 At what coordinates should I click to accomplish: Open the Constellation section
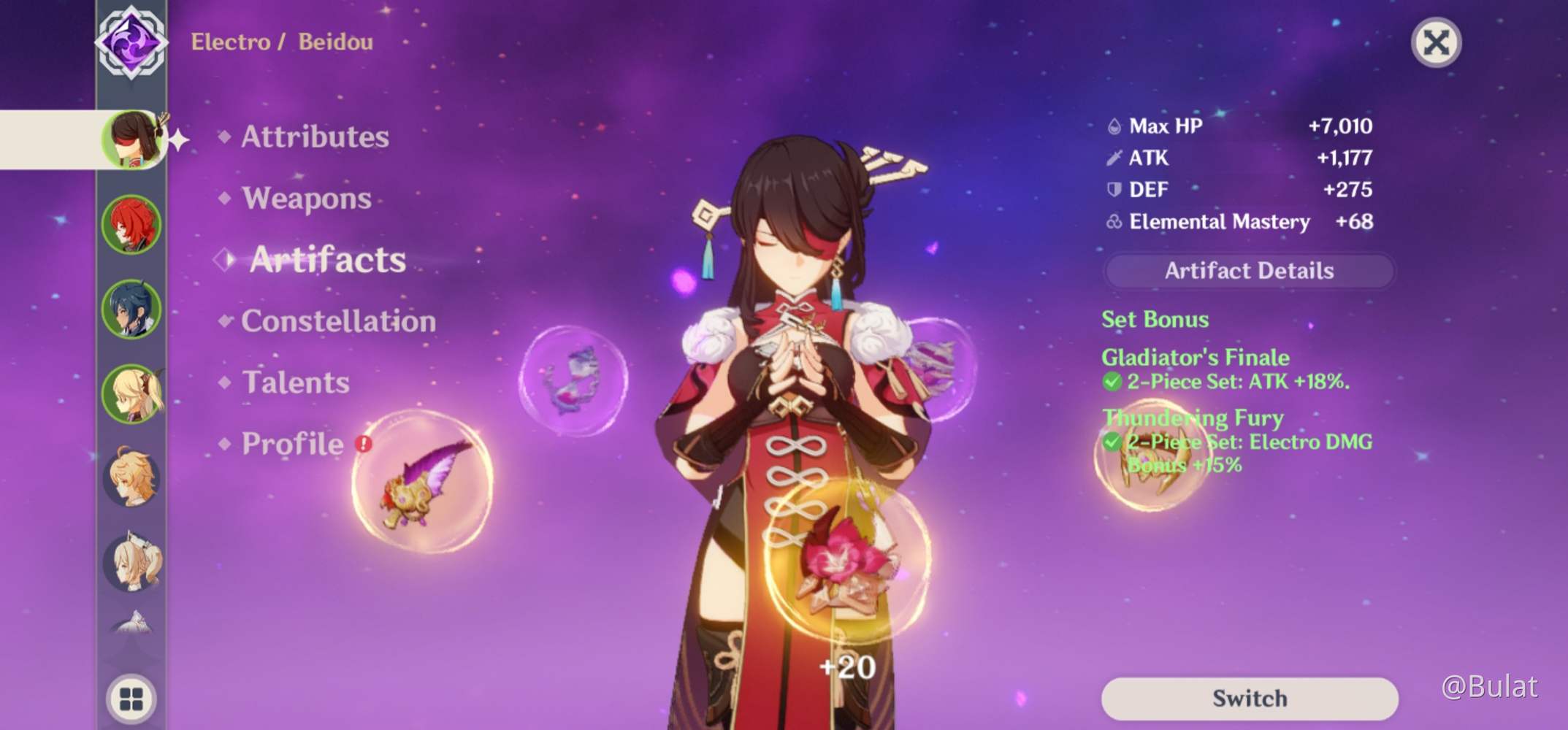pos(340,321)
